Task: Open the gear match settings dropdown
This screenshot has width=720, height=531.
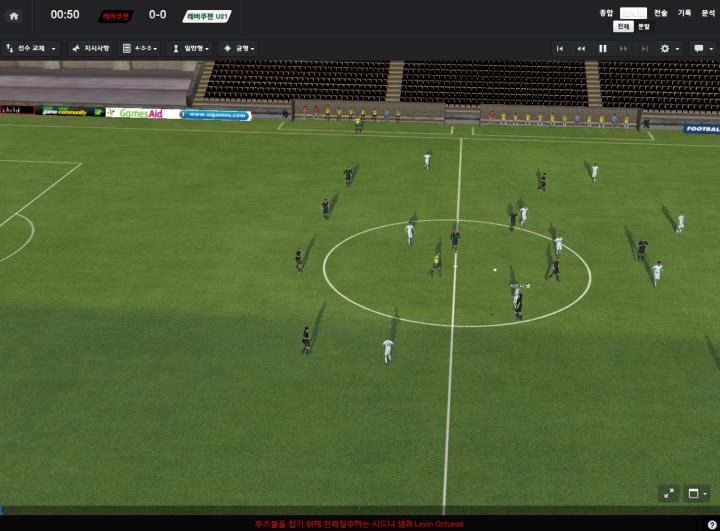Action: pos(669,48)
